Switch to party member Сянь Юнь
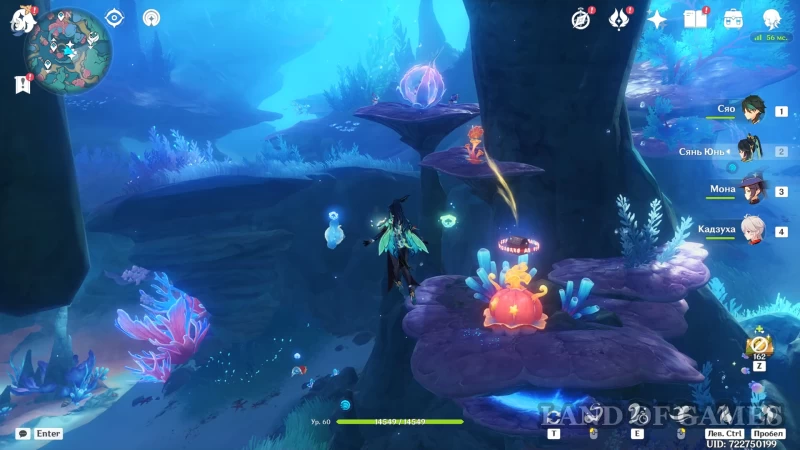The width and height of the screenshot is (800, 450). pos(750,150)
